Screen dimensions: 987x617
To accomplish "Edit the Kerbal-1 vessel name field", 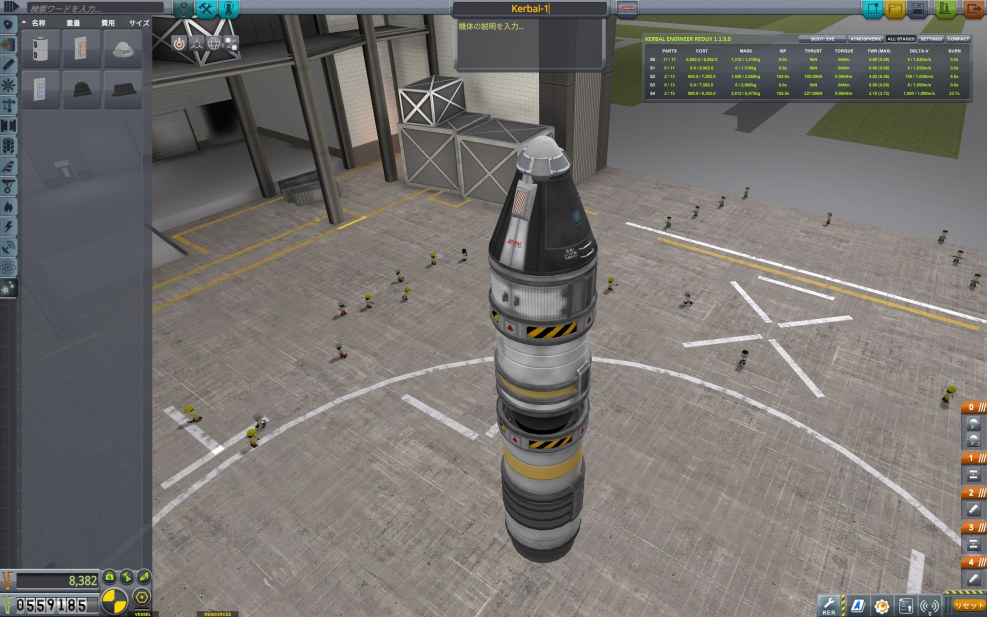I will pyautogui.click(x=529, y=8).
